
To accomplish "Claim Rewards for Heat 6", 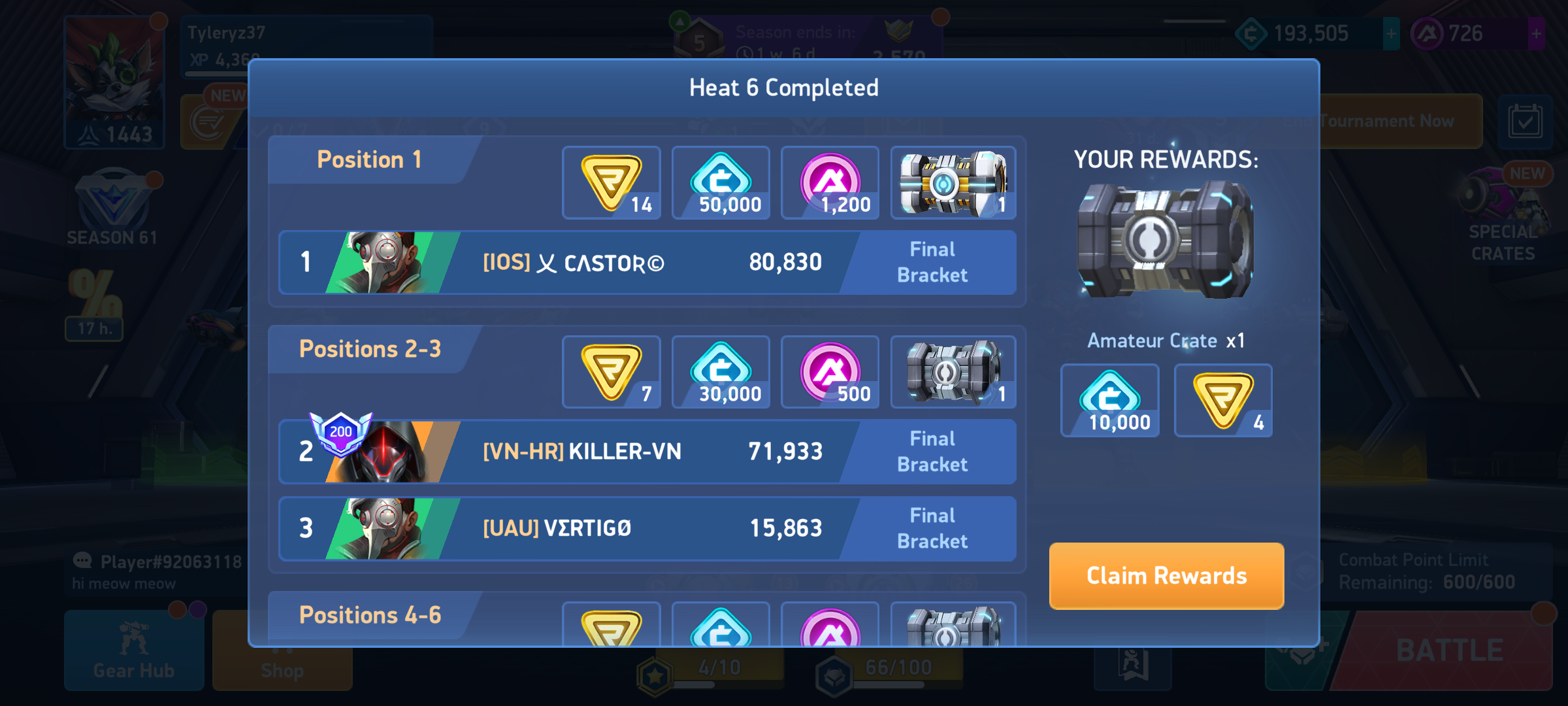I will click(x=1166, y=576).
